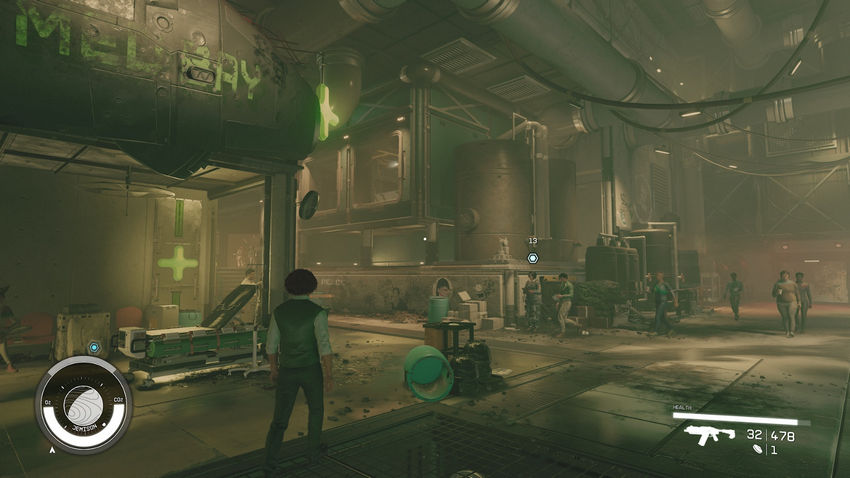850x478 pixels.
Task: Select the blue marker above the compass
Action: tap(94, 348)
